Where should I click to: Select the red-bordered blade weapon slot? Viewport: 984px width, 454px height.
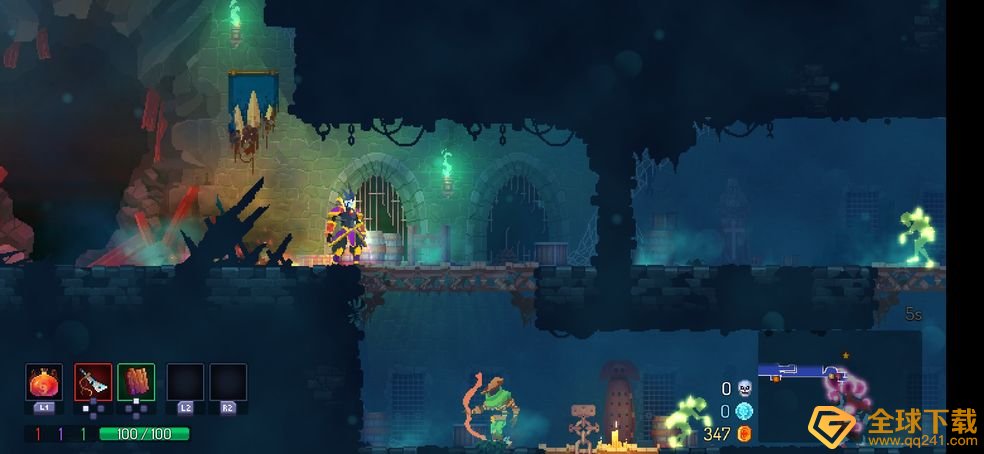point(93,382)
